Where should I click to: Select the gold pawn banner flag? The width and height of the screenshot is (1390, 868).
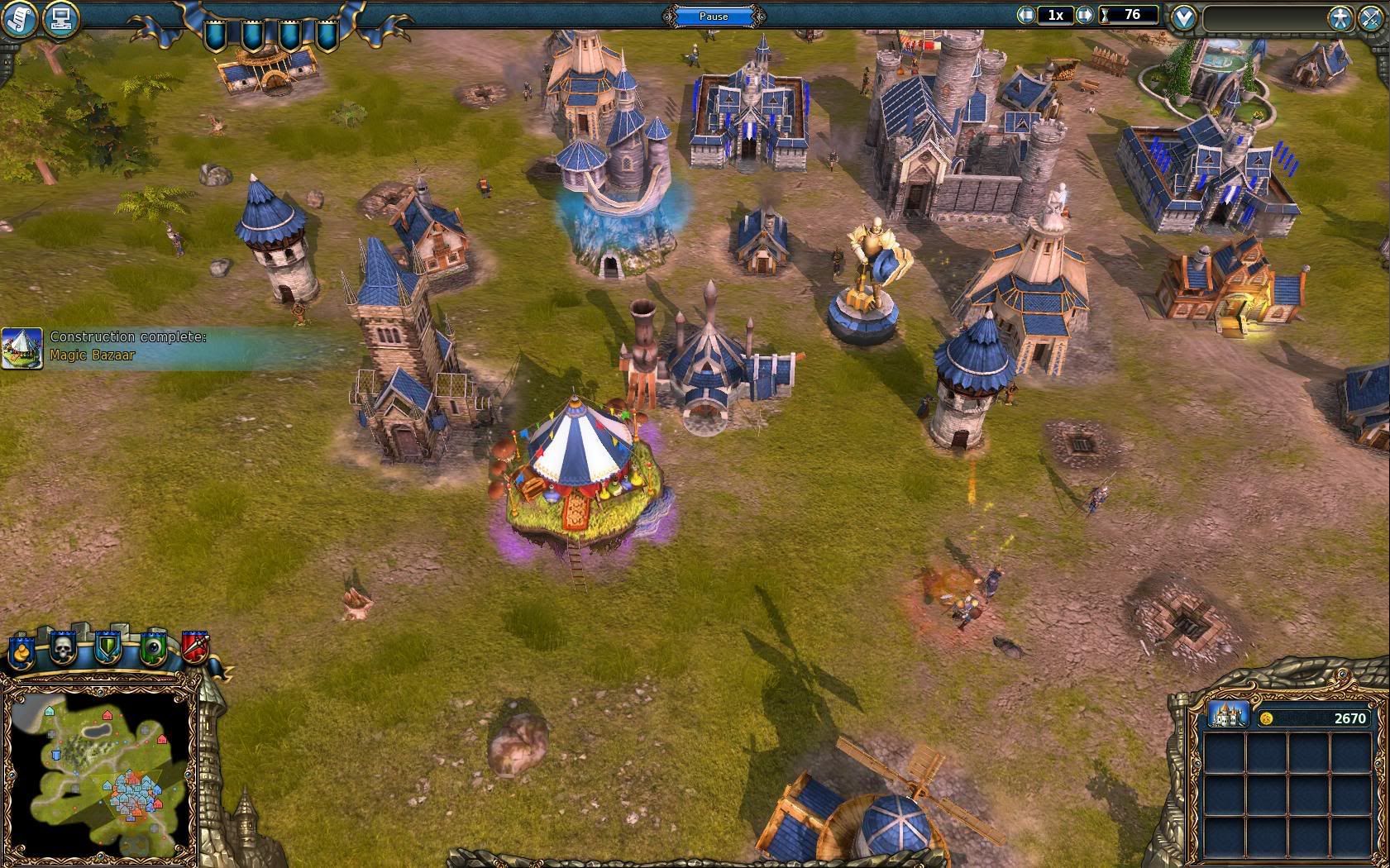pyautogui.click(x=21, y=651)
